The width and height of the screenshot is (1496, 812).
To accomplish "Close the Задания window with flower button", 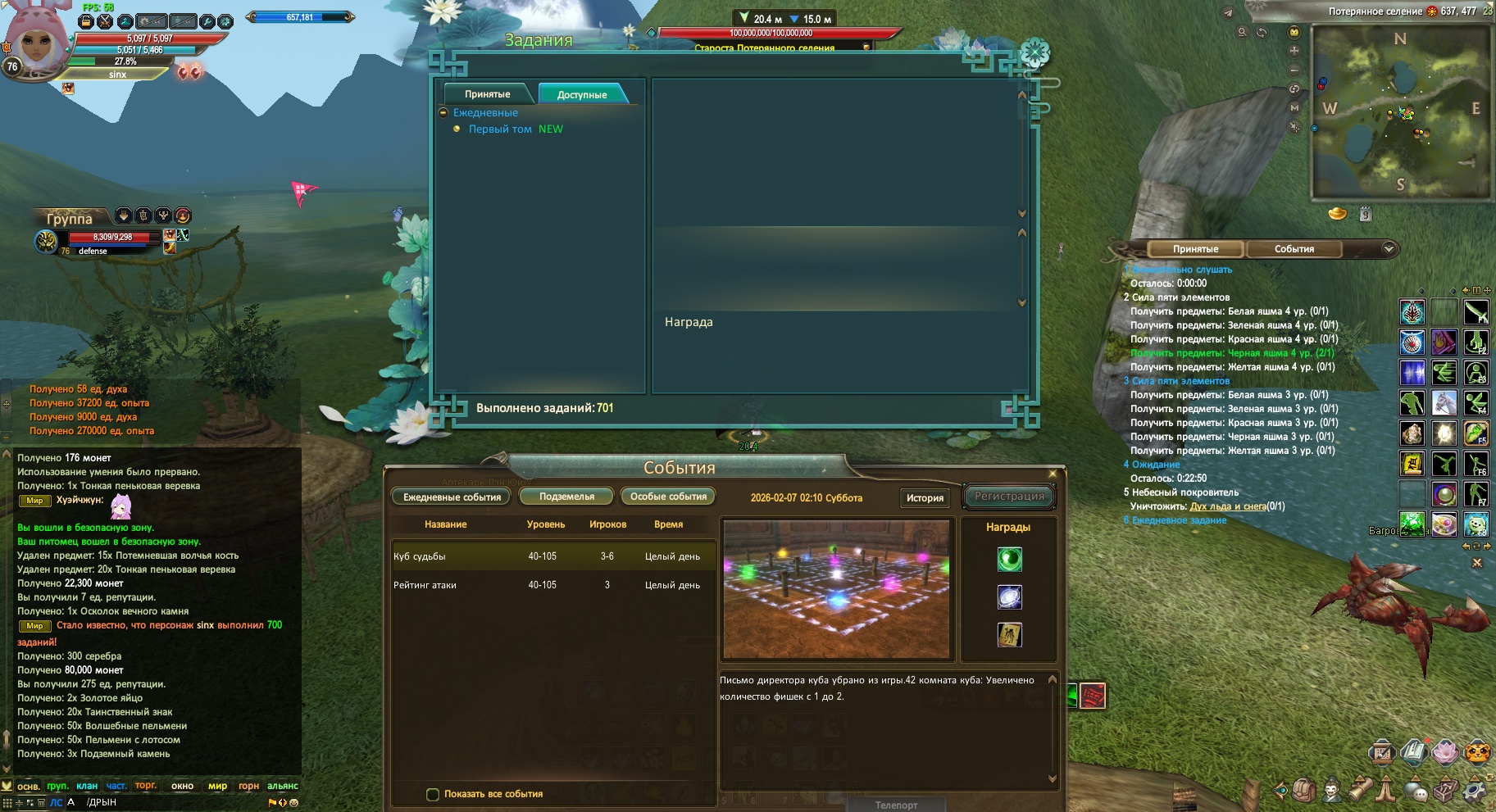I will click(x=1034, y=53).
